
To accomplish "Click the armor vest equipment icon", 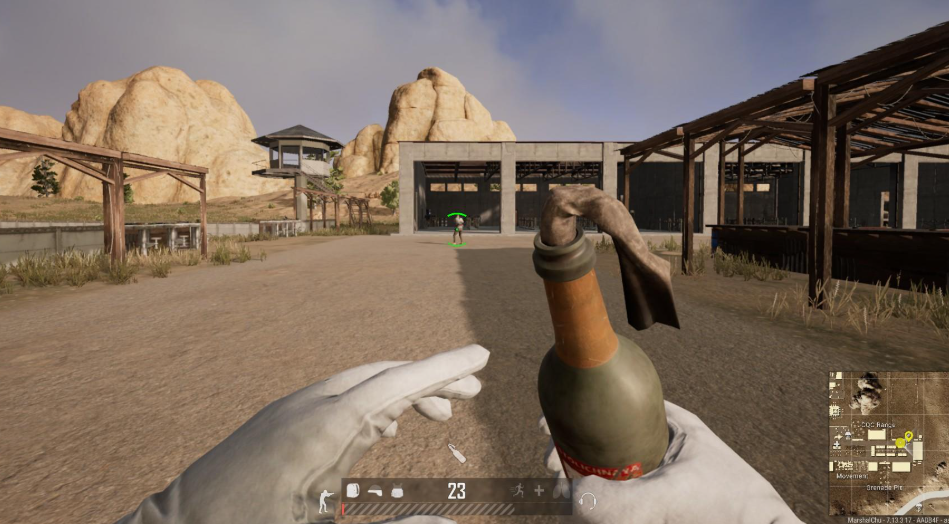I will coord(397,491).
